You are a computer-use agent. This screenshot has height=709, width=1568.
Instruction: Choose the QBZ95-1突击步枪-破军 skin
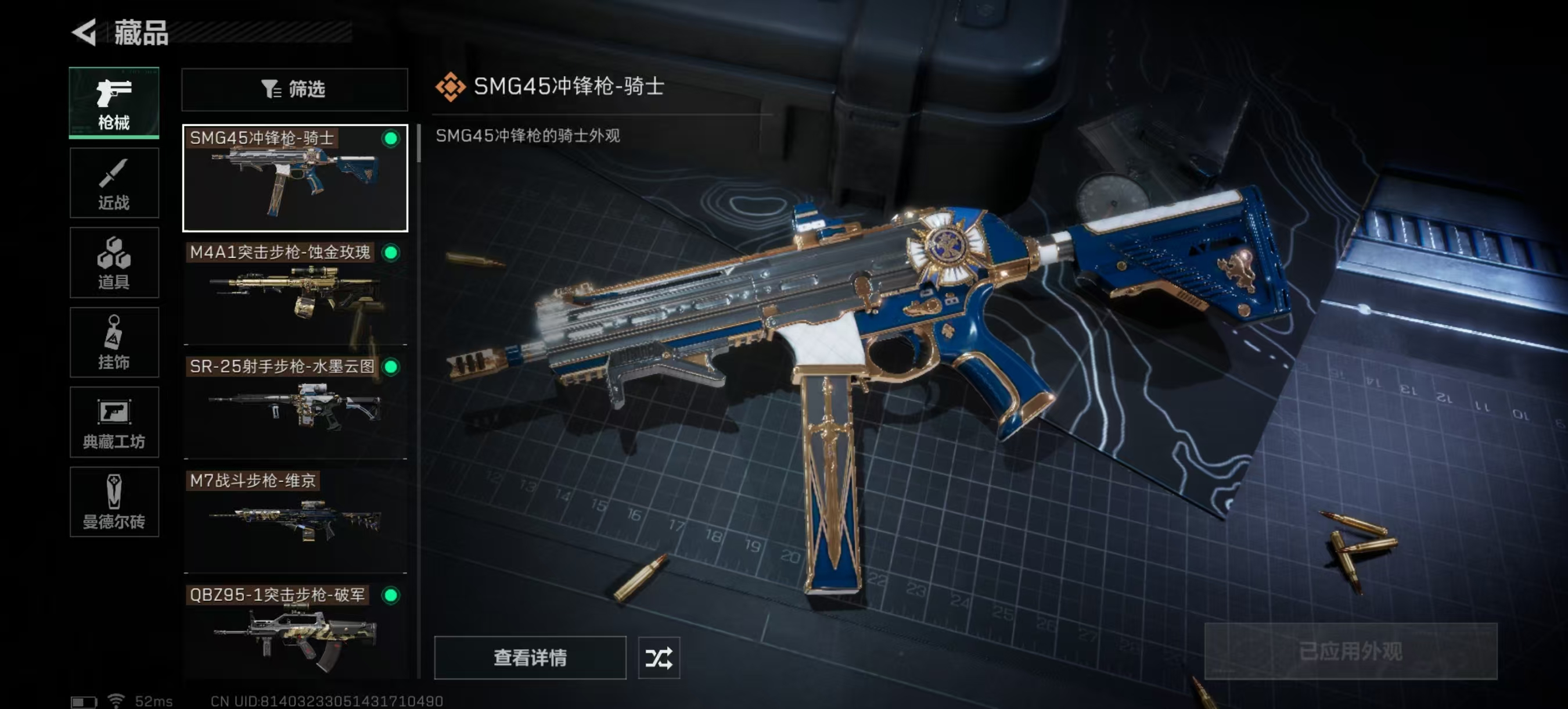(294, 632)
